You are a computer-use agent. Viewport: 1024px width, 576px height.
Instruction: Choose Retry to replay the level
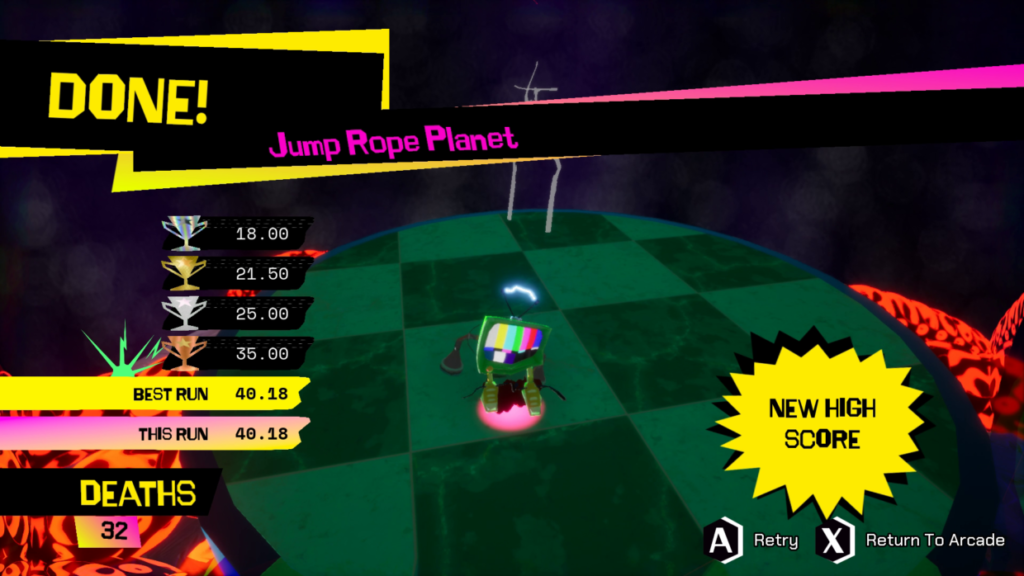tap(752, 541)
